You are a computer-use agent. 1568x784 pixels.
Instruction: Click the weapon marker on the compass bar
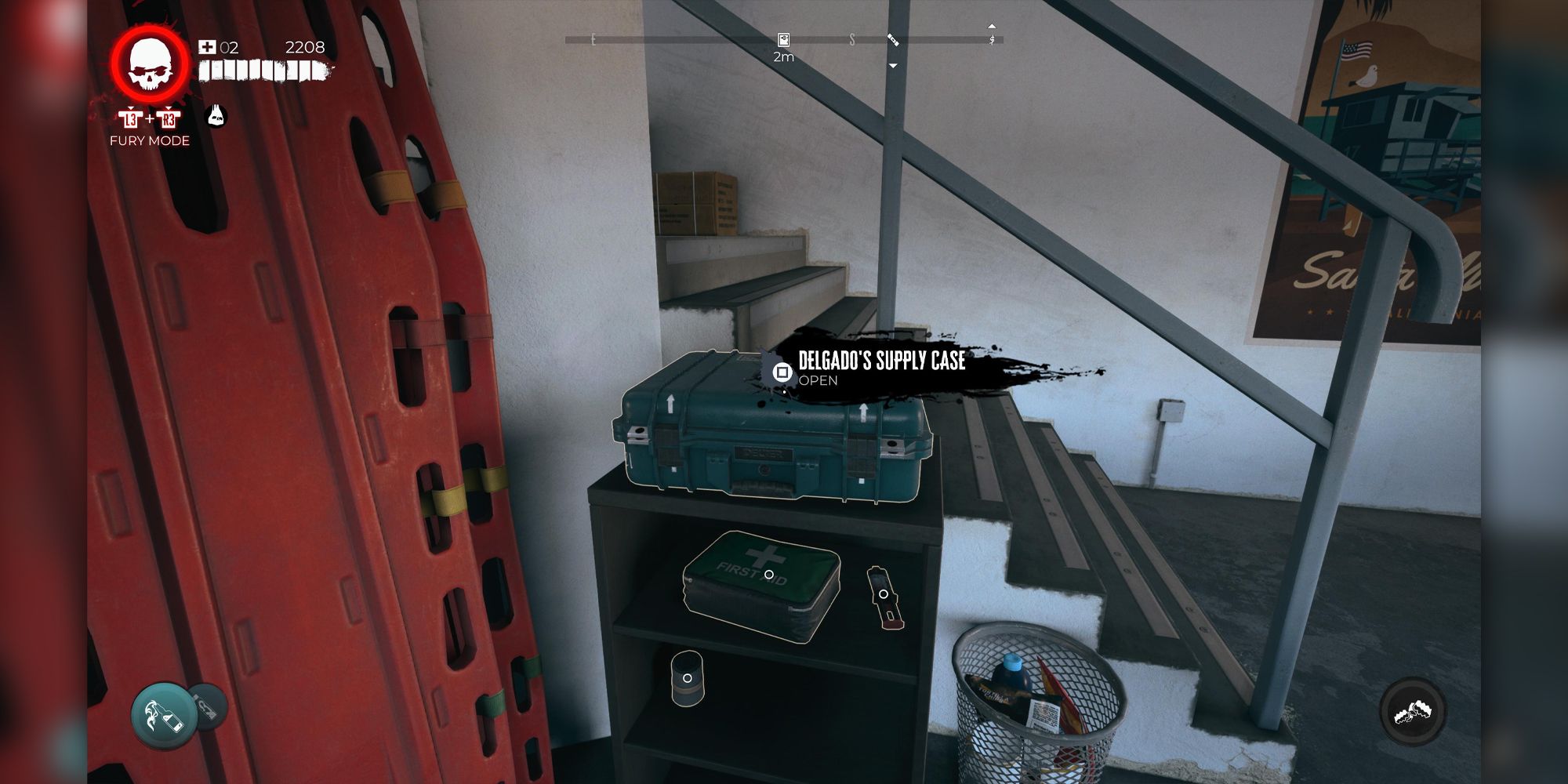(x=893, y=41)
